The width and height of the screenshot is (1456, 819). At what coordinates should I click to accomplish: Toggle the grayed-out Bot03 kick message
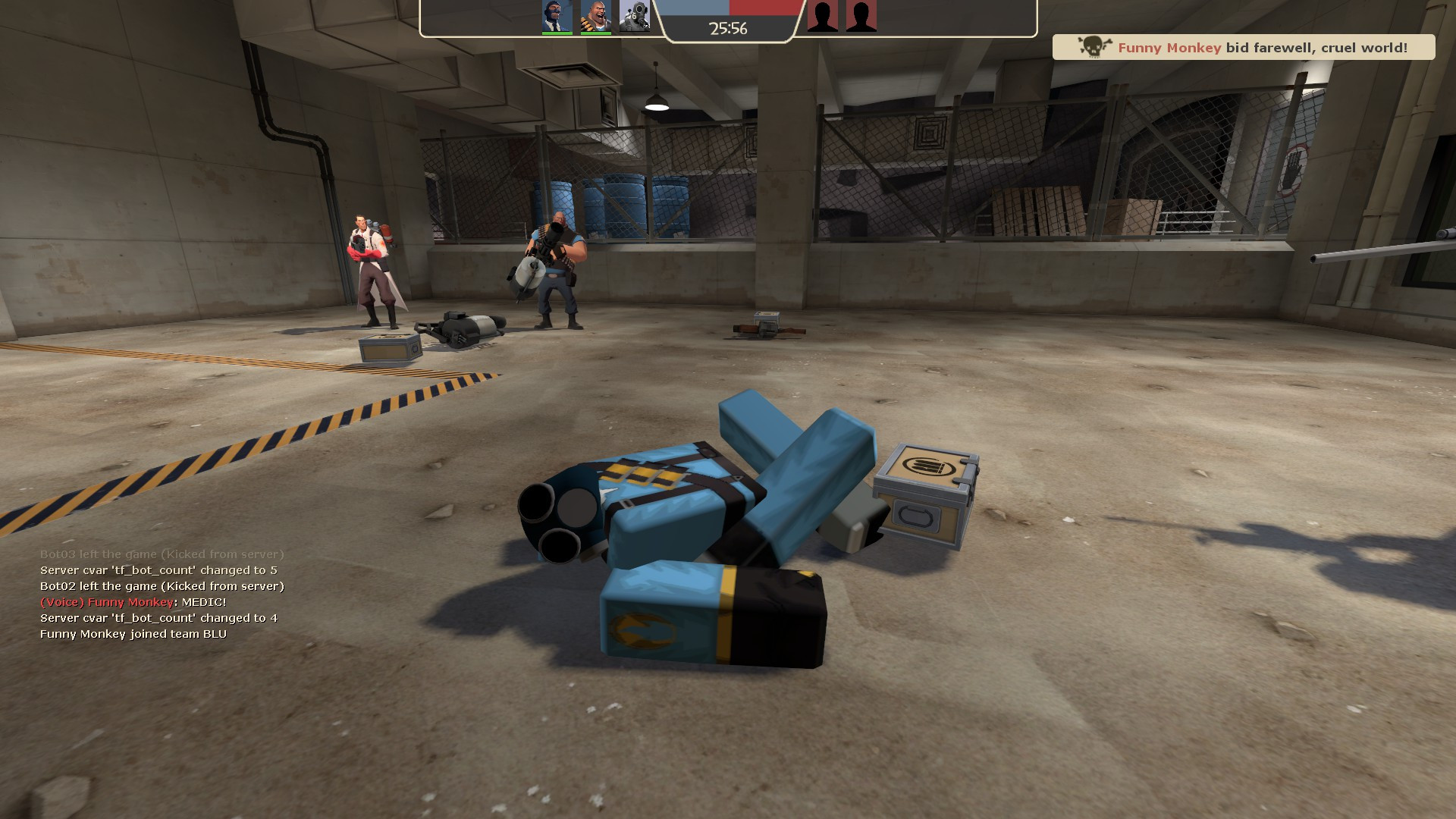click(162, 554)
